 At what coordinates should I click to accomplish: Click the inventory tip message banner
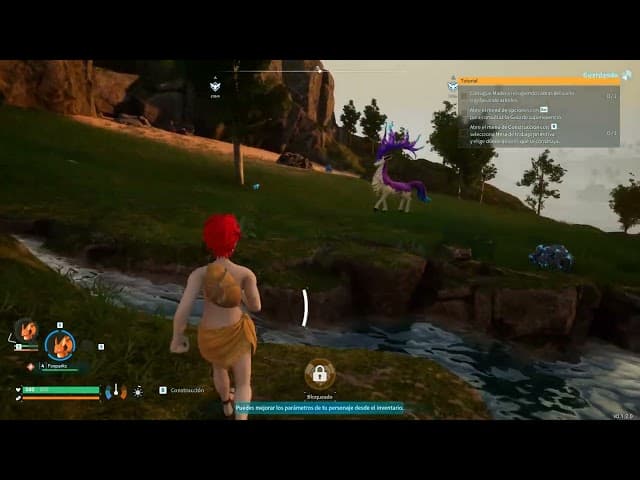click(319, 408)
